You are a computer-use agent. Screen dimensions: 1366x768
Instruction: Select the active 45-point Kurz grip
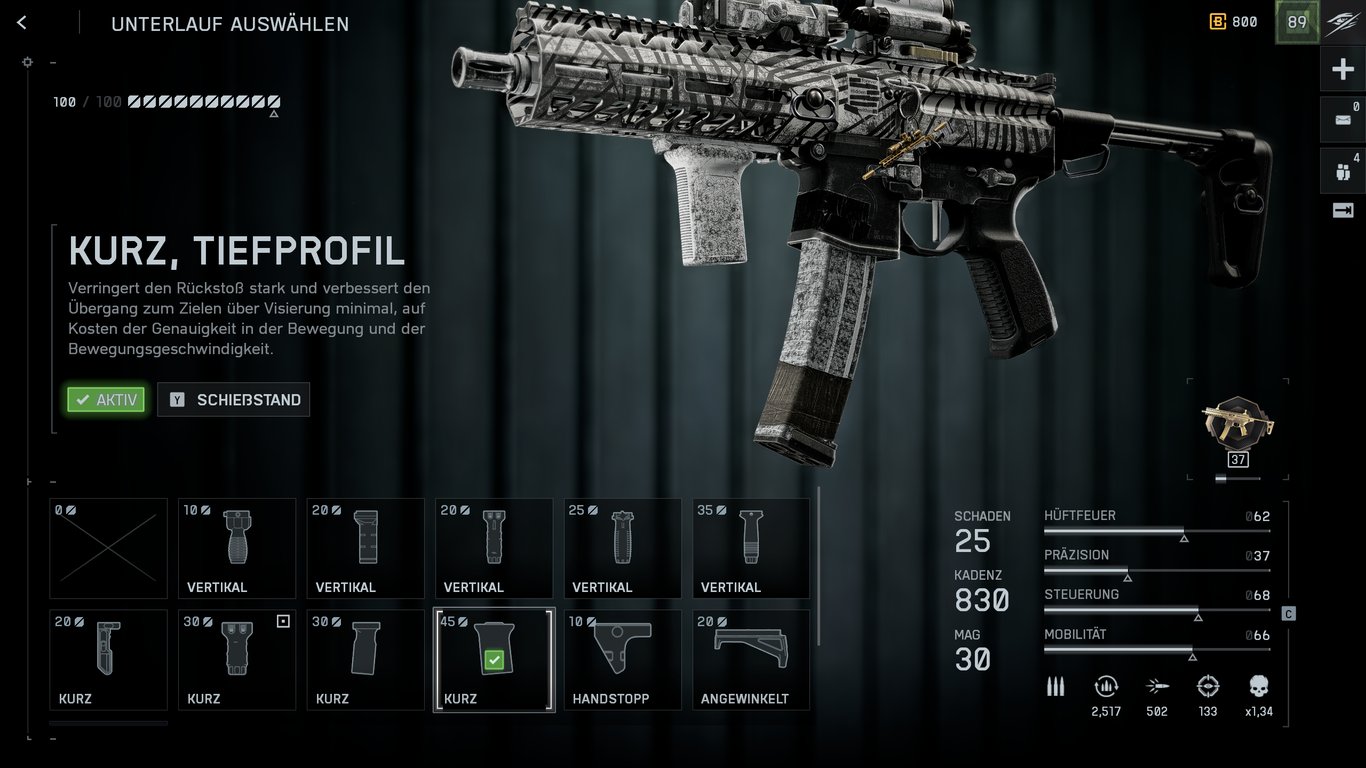[x=494, y=659]
